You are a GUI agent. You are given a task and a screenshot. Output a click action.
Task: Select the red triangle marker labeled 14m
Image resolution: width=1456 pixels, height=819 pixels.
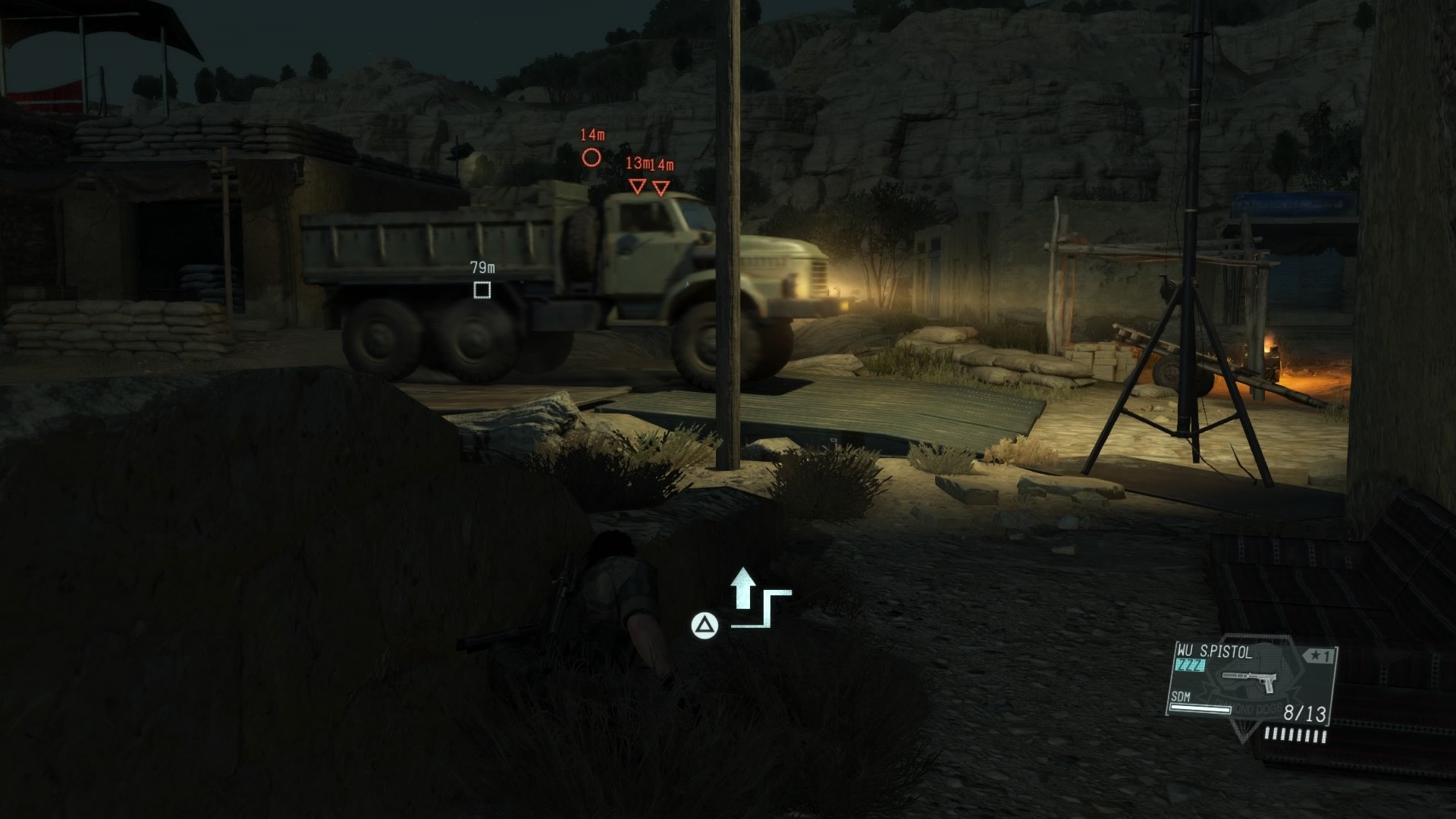661,188
